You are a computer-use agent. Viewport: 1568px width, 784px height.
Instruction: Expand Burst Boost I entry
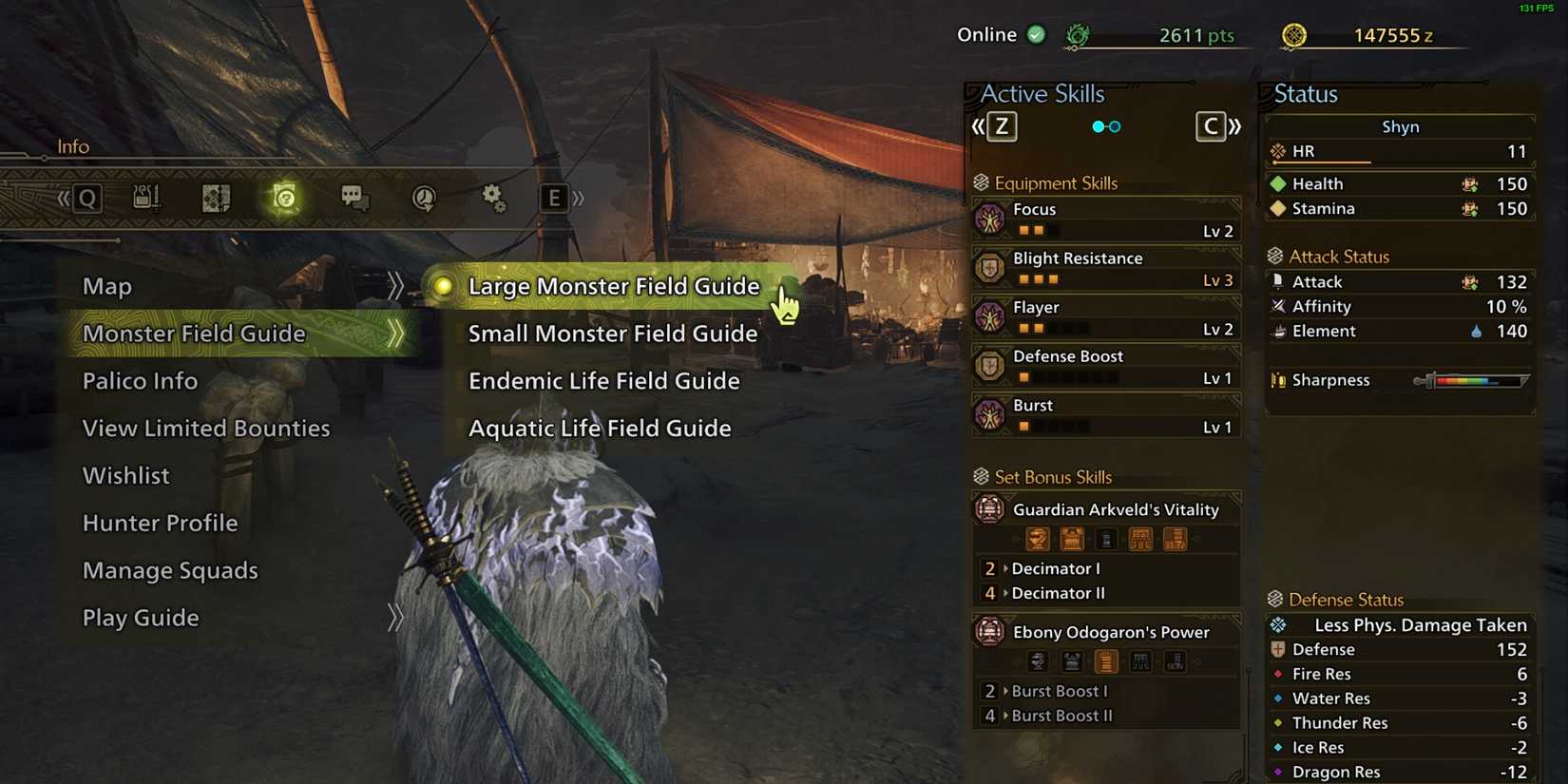click(1060, 691)
